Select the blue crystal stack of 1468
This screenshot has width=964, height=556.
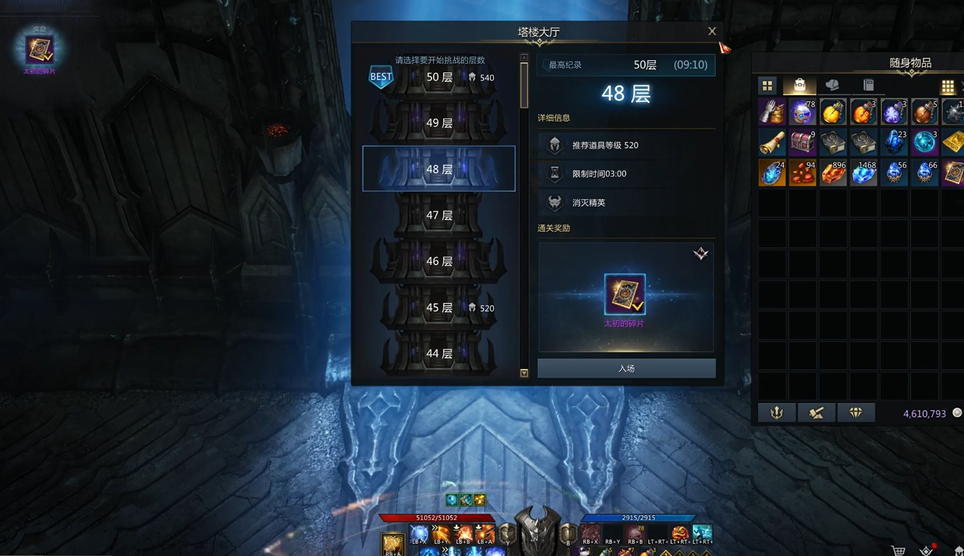[864, 173]
